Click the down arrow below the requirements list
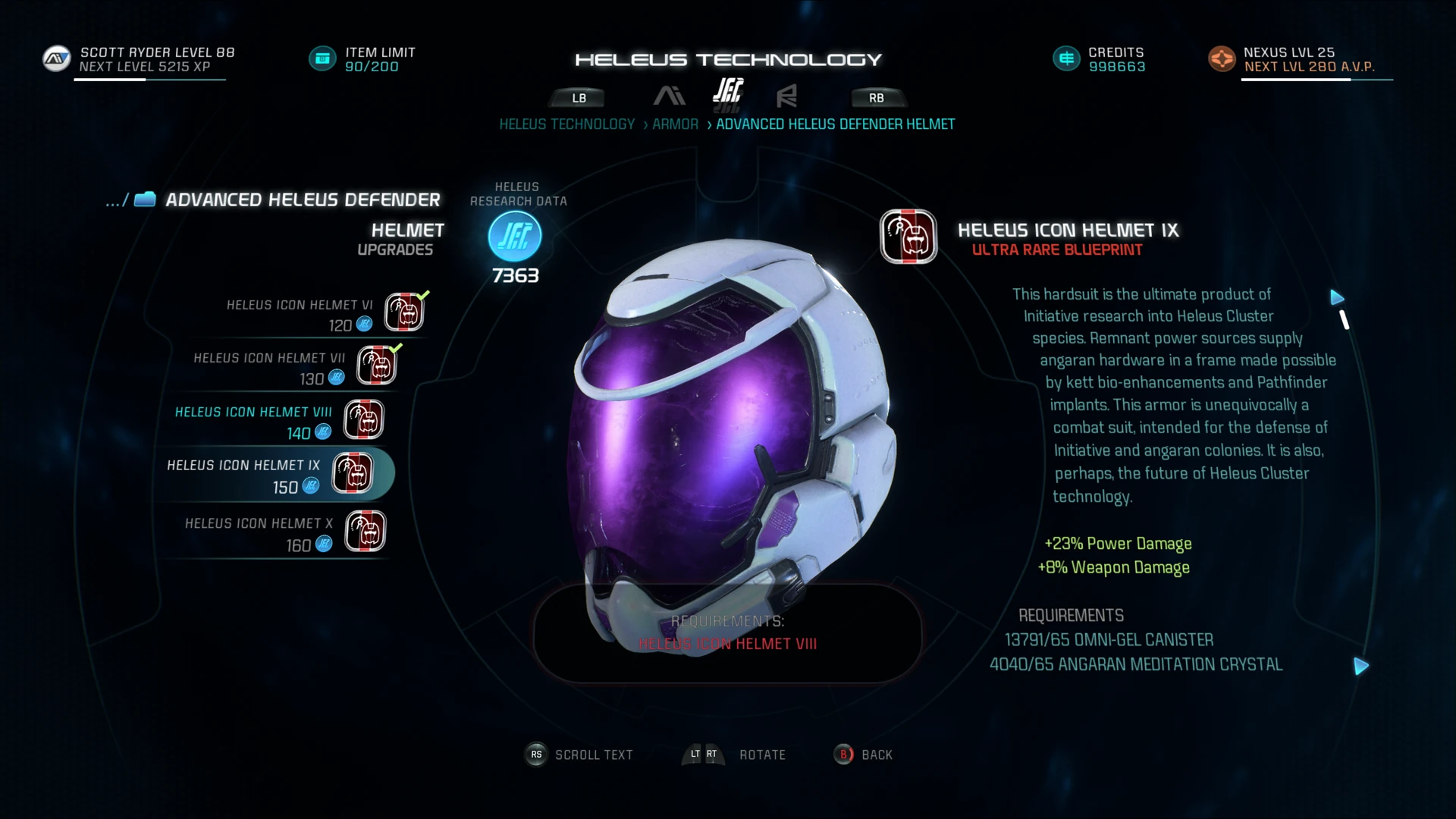The image size is (1456, 819). pos(1362,666)
